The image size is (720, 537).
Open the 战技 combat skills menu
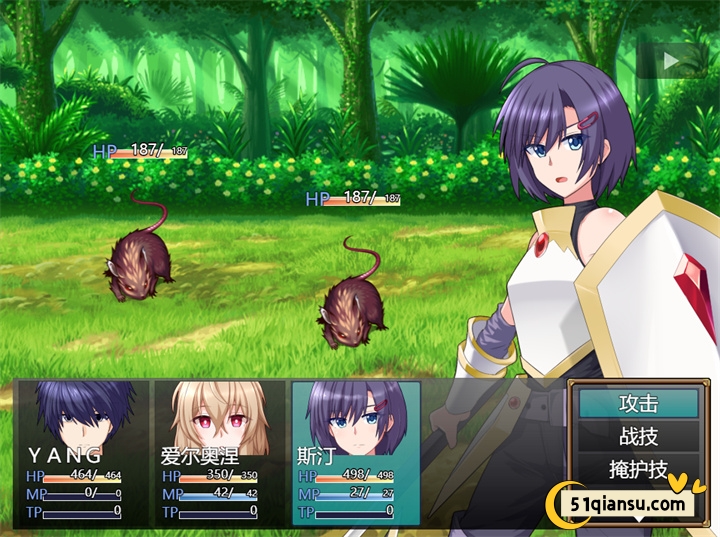pos(639,436)
